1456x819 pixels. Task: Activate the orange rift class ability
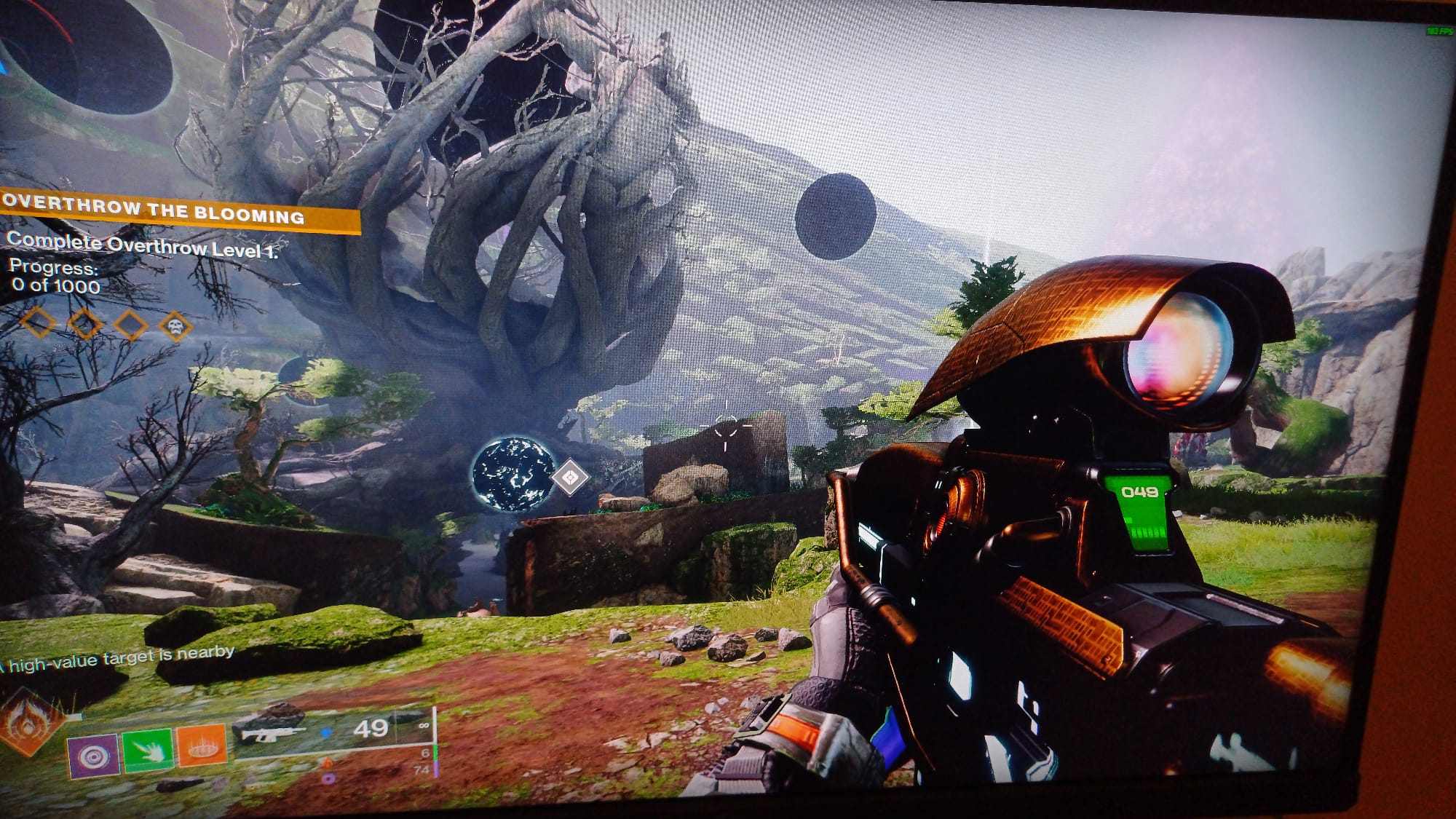pyautogui.click(x=202, y=744)
